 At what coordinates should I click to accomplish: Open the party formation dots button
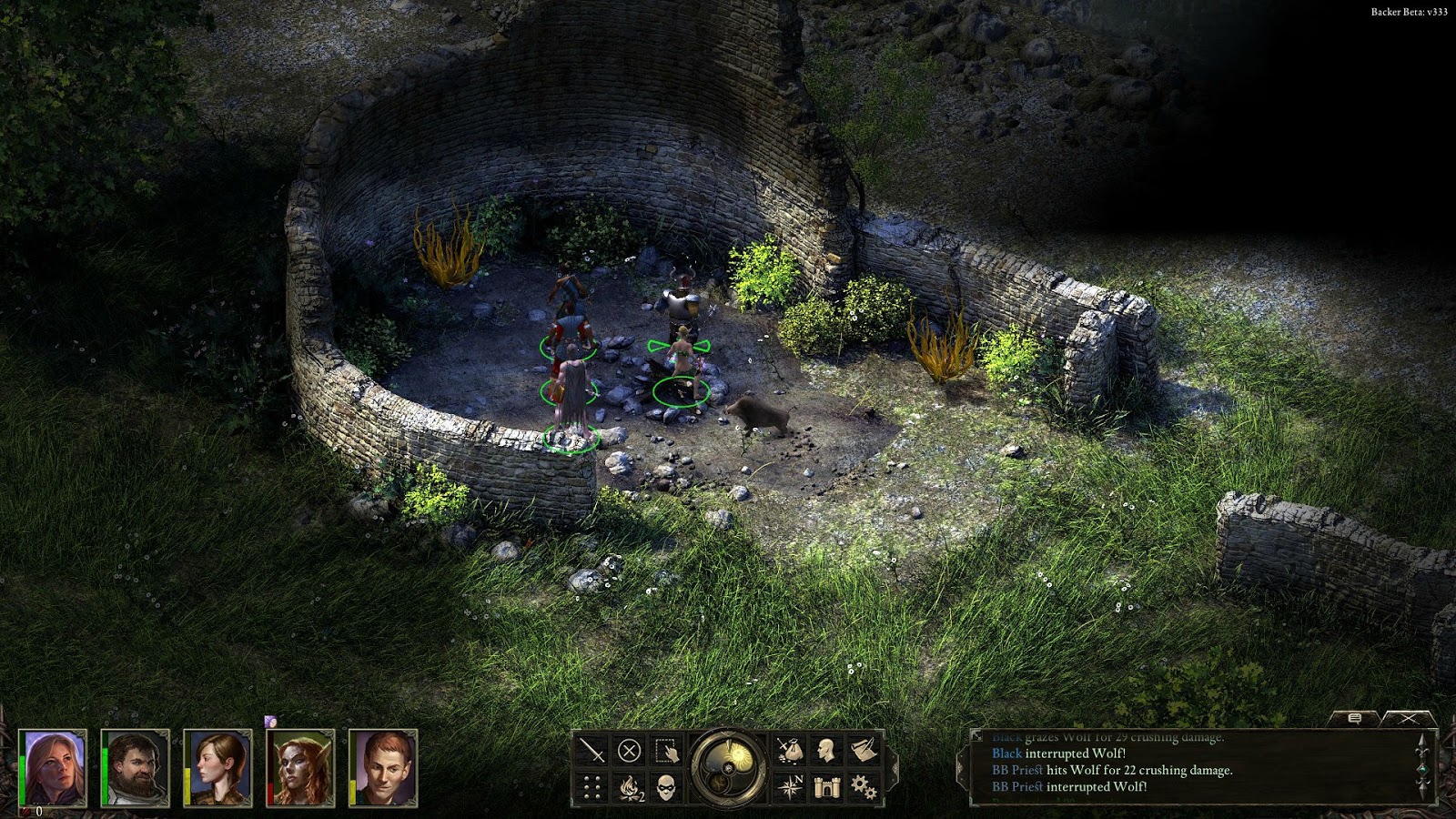pyautogui.click(x=592, y=787)
